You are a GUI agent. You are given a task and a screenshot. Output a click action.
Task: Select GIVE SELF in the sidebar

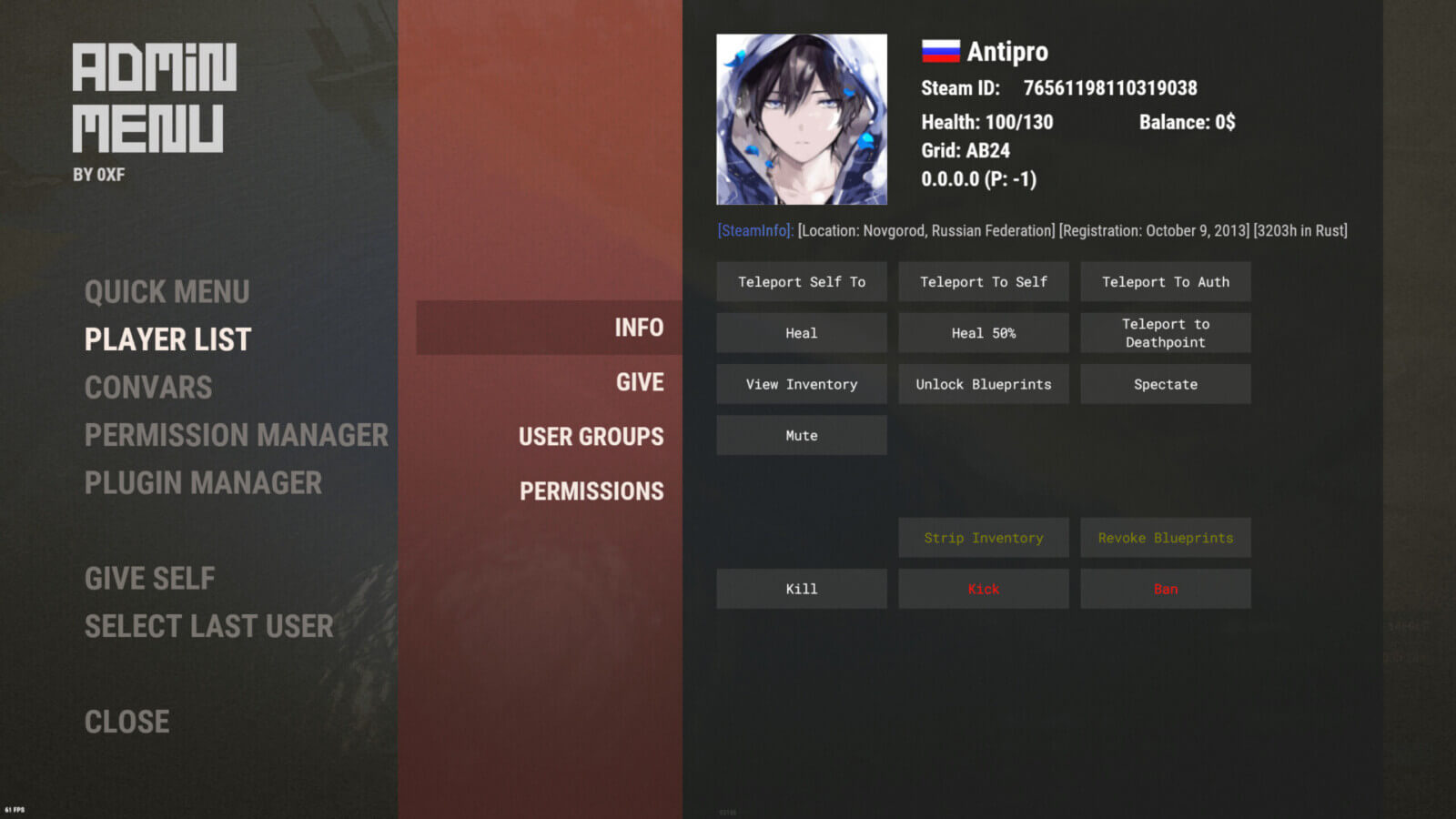point(149,579)
